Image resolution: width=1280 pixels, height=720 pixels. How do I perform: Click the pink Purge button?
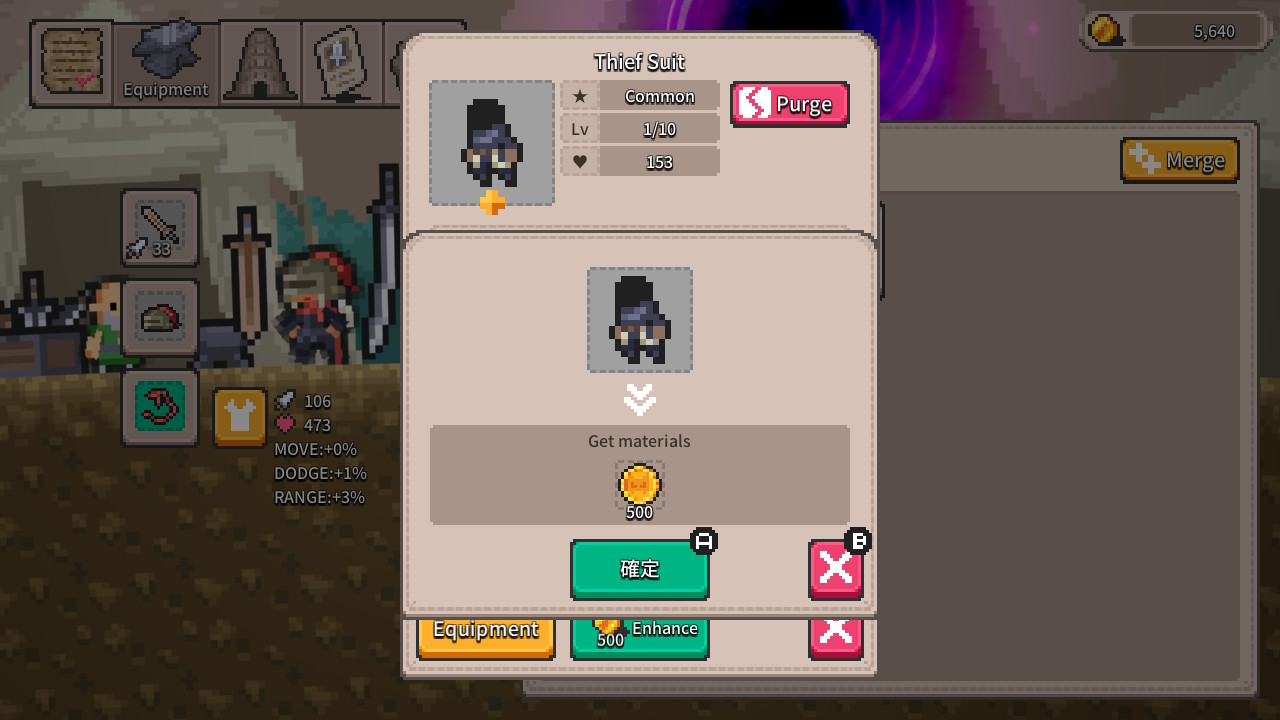click(x=789, y=104)
